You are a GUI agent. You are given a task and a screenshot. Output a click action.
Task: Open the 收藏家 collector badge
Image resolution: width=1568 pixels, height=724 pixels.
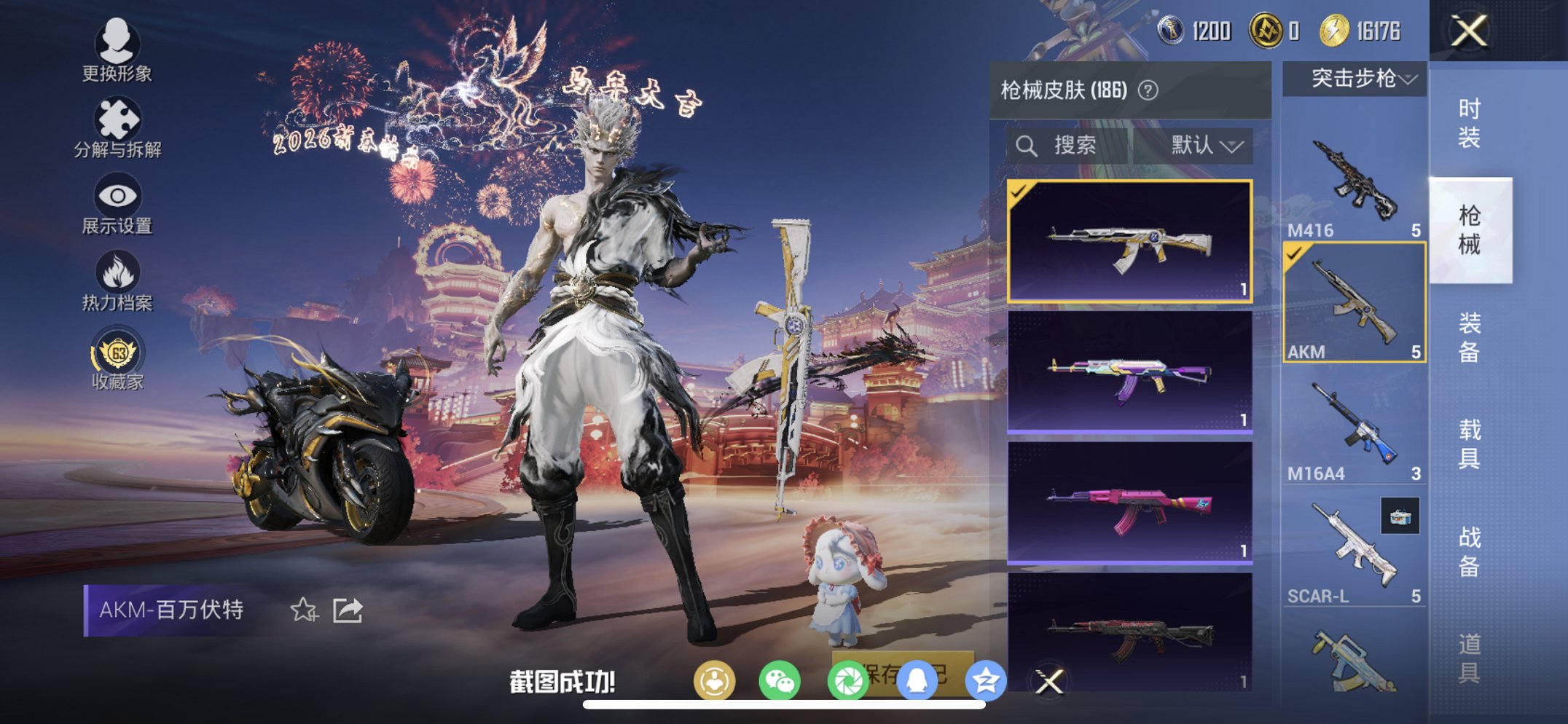(117, 353)
